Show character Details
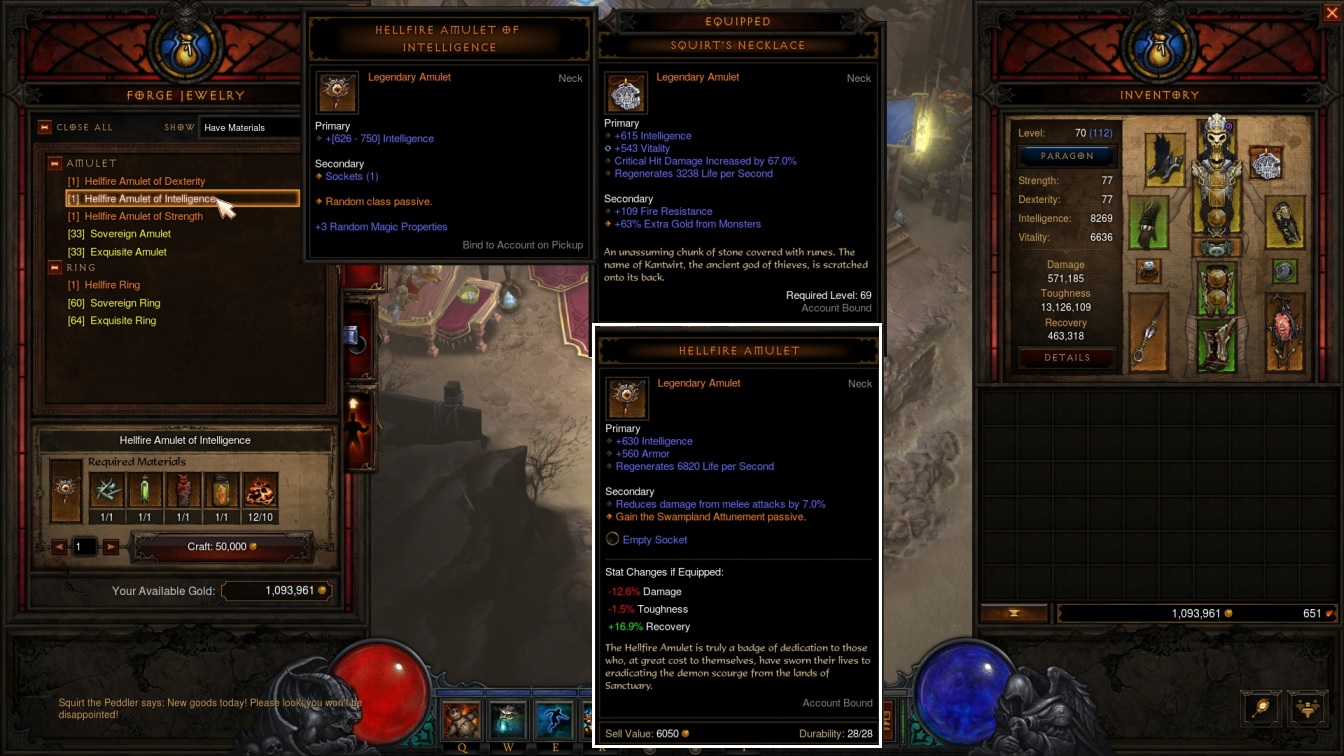 1067,357
